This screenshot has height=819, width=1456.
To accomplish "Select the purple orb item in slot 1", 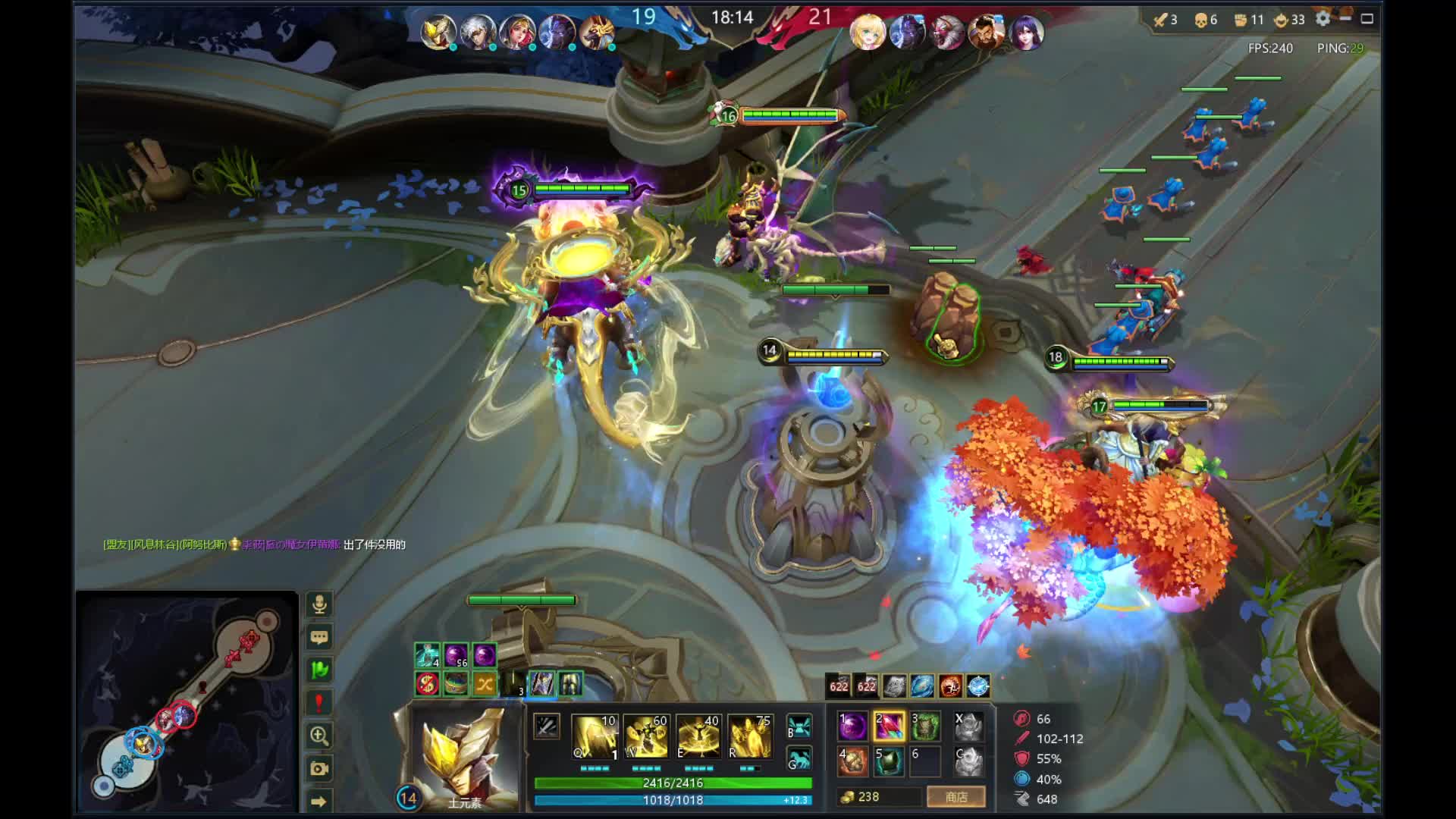I will [852, 726].
